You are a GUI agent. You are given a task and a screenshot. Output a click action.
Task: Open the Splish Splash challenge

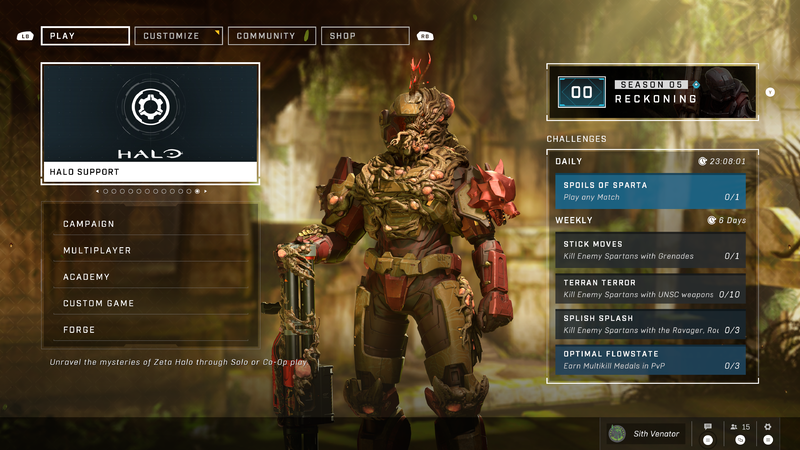650,324
